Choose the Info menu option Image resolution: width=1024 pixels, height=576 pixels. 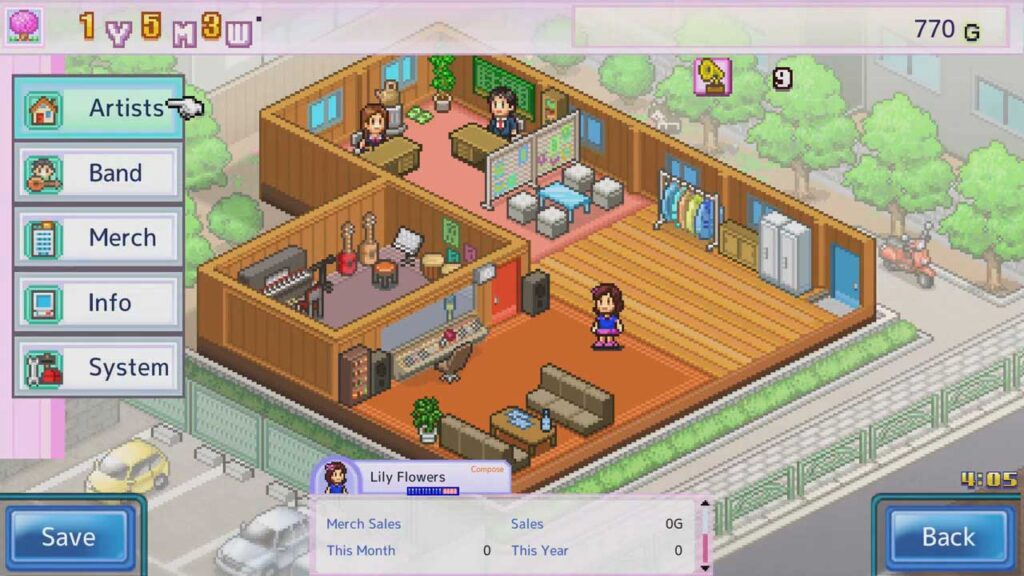[x=98, y=303]
